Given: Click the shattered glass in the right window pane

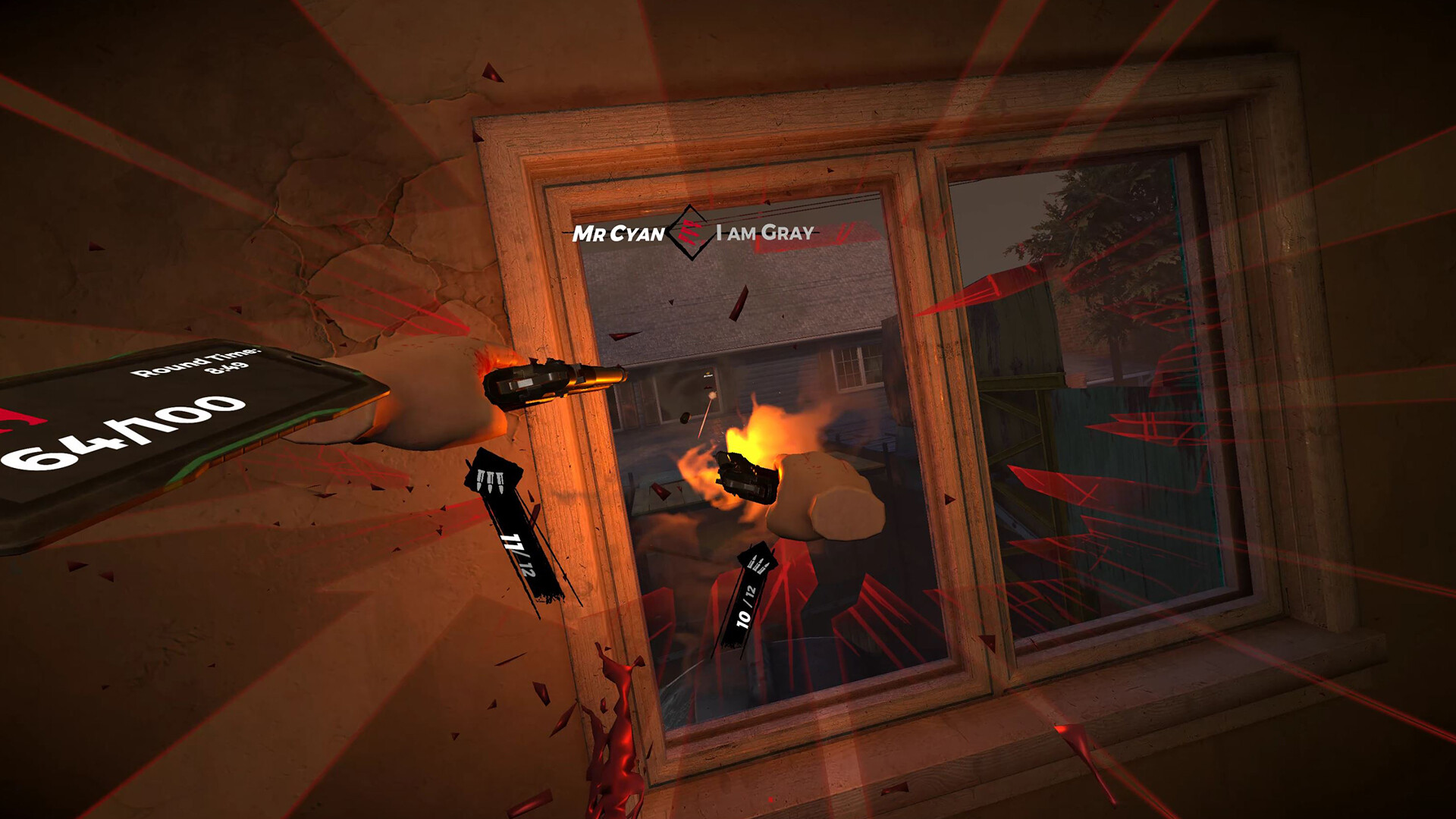Looking at the screenshot, I should click(1100, 493).
